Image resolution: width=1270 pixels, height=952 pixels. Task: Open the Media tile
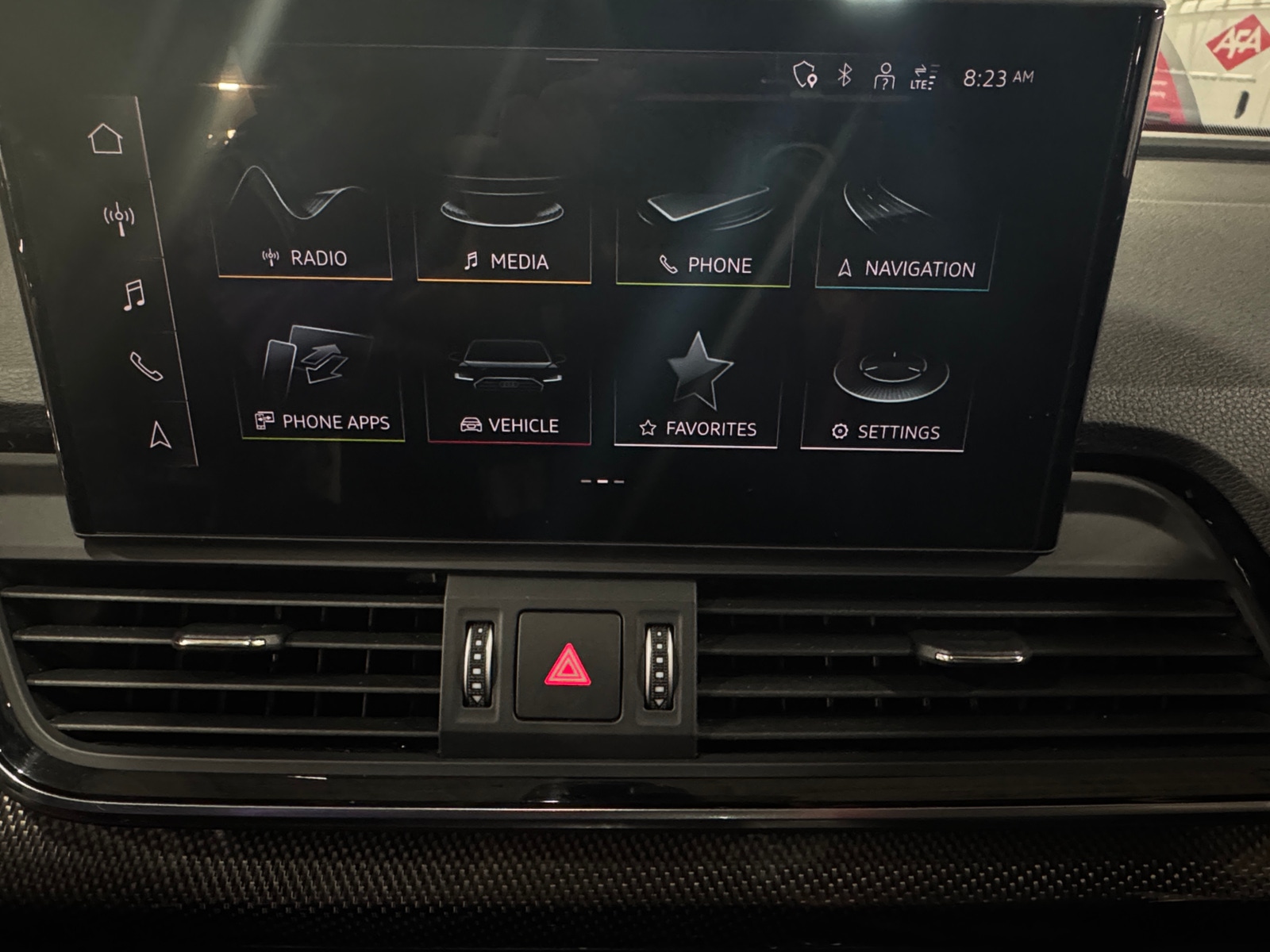[x=503, y=230]
